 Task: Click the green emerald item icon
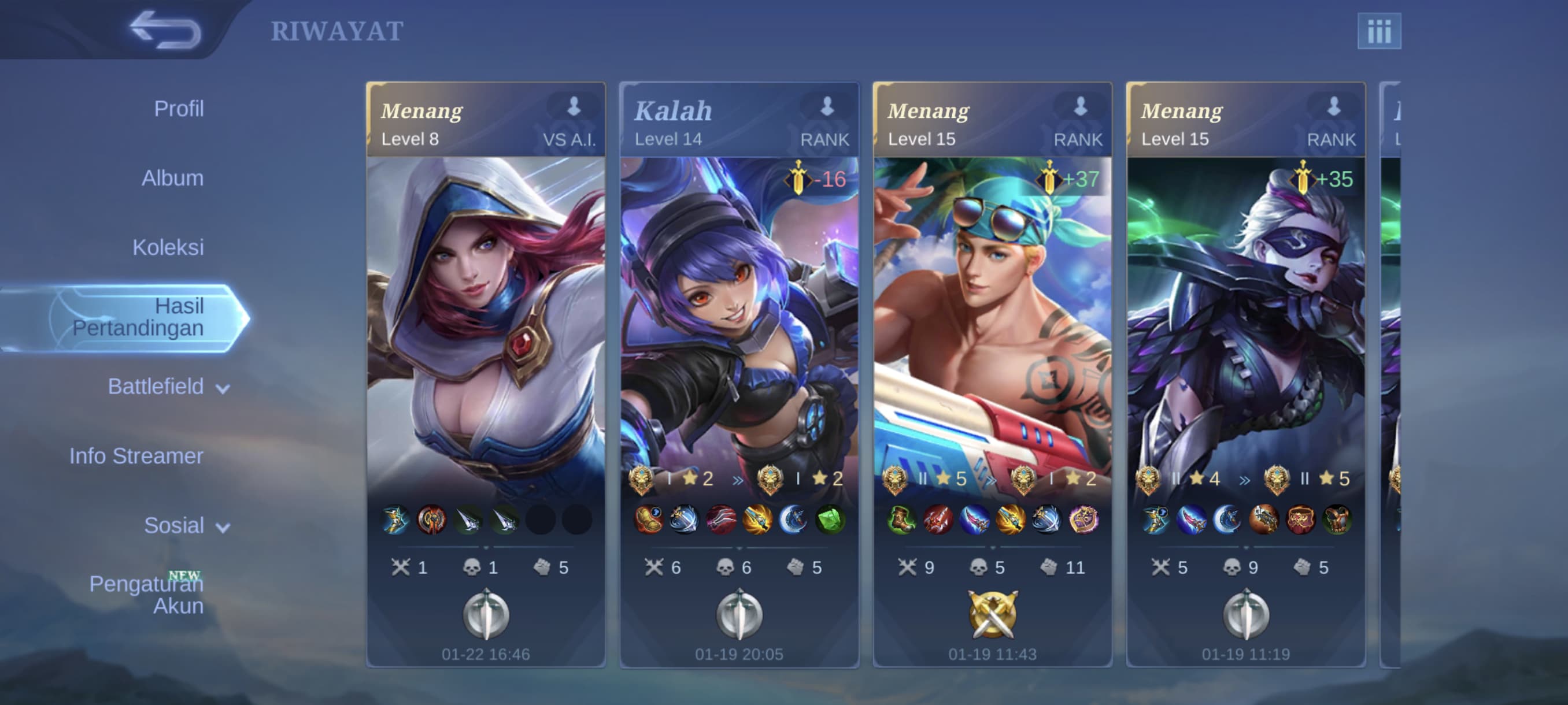(830, 520)
